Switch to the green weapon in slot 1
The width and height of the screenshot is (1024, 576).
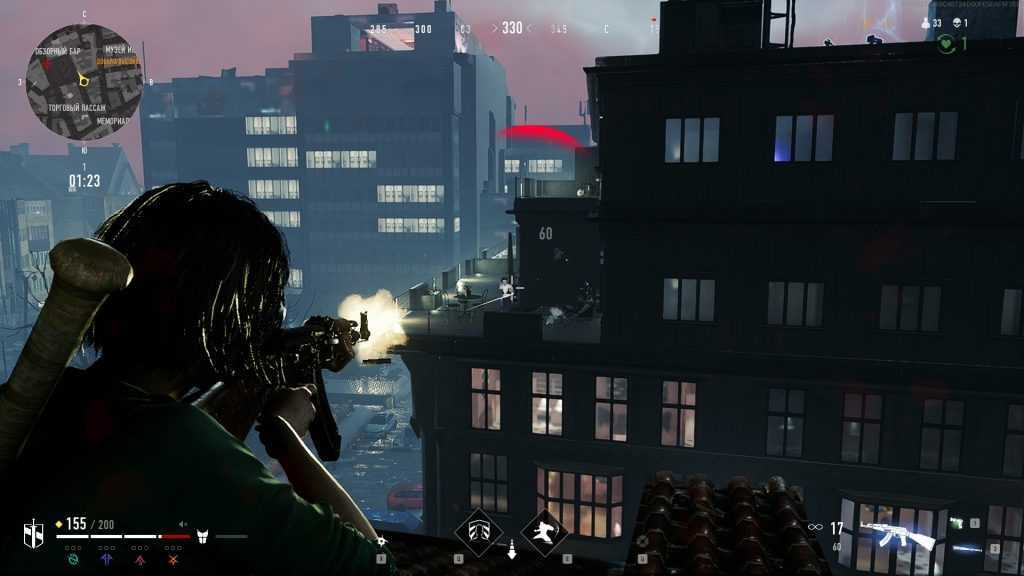point(957,523)
